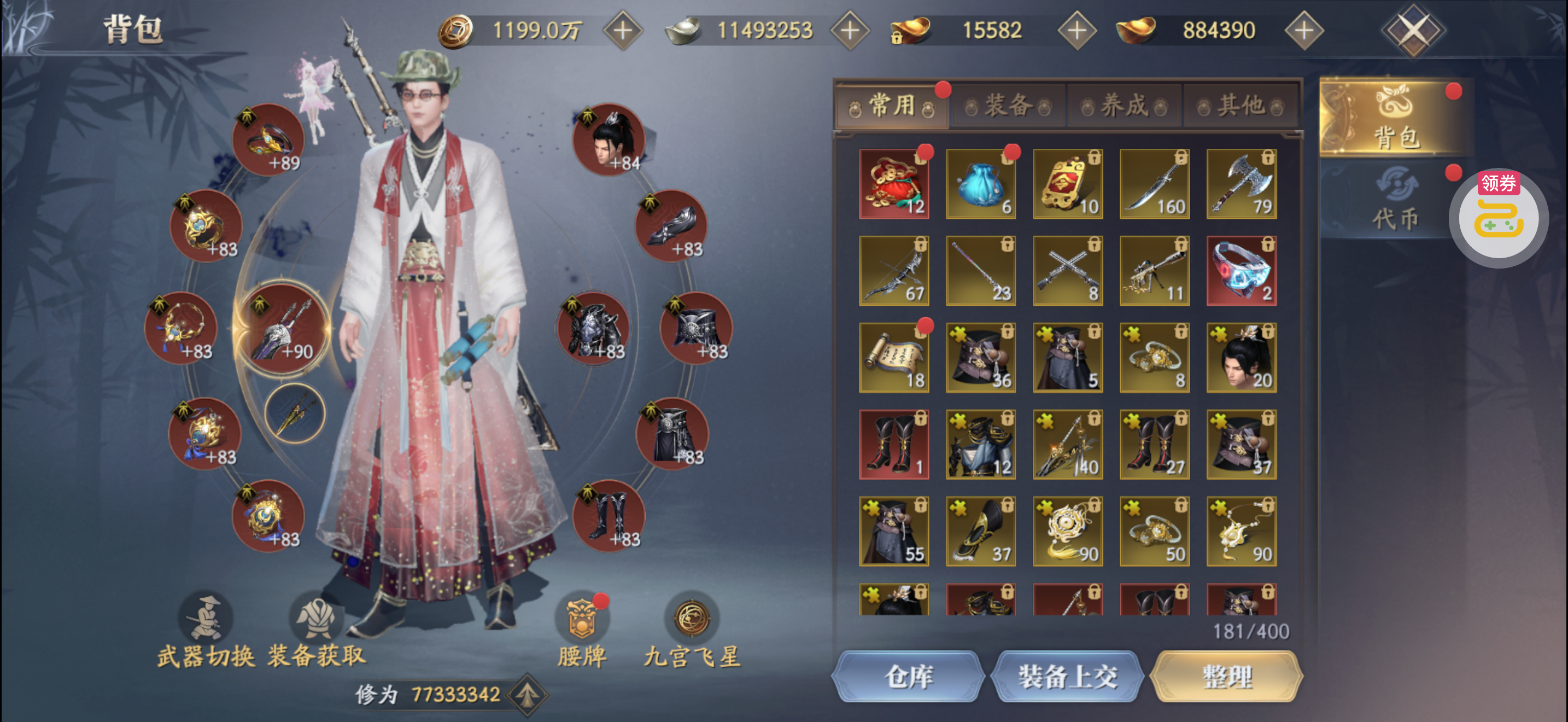This screenshot has width=1568, height=722.
Task: Click the 装备上交 button
Action: tap(1068, 677)
